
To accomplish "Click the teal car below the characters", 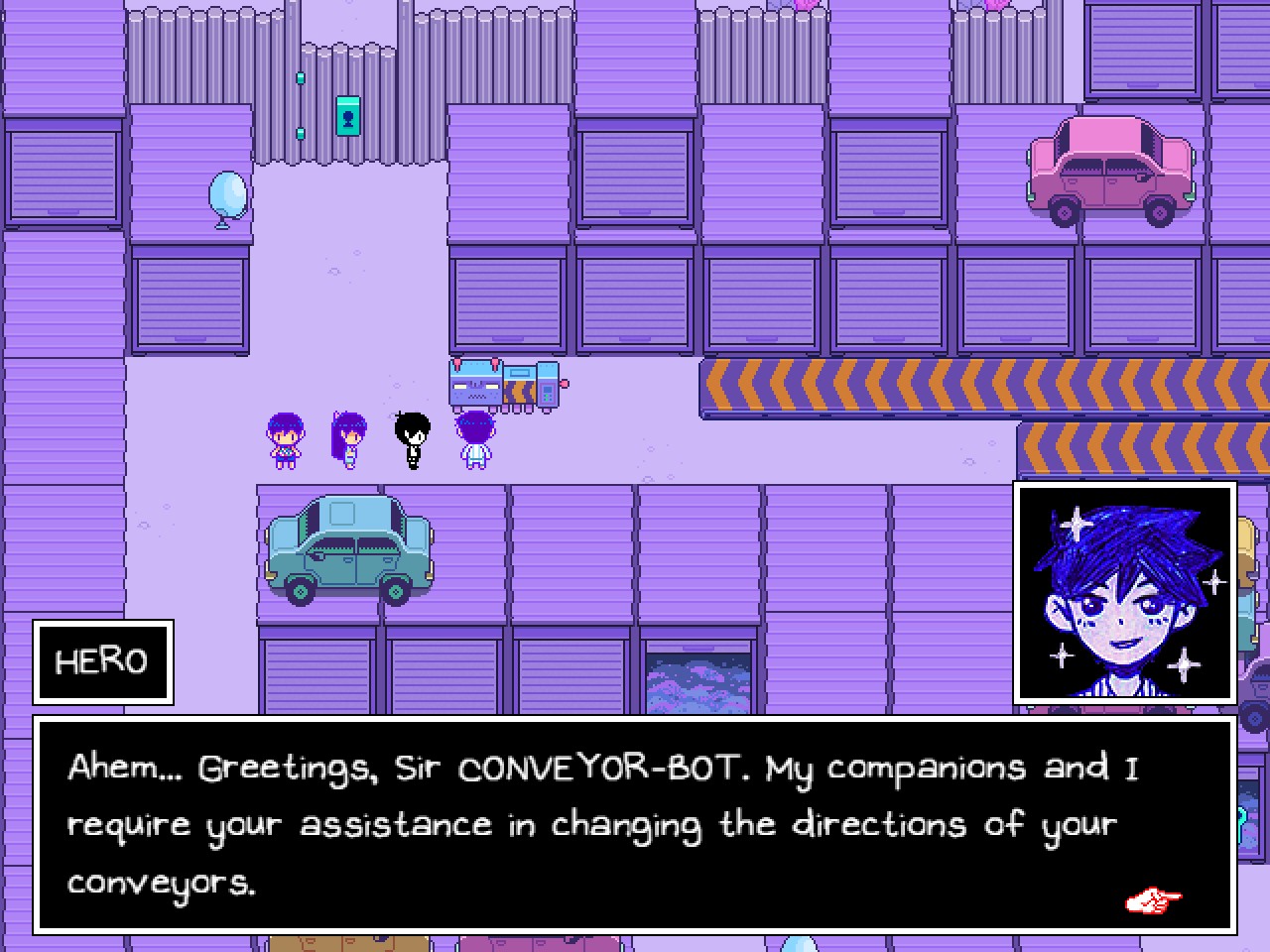I will 349,548.
